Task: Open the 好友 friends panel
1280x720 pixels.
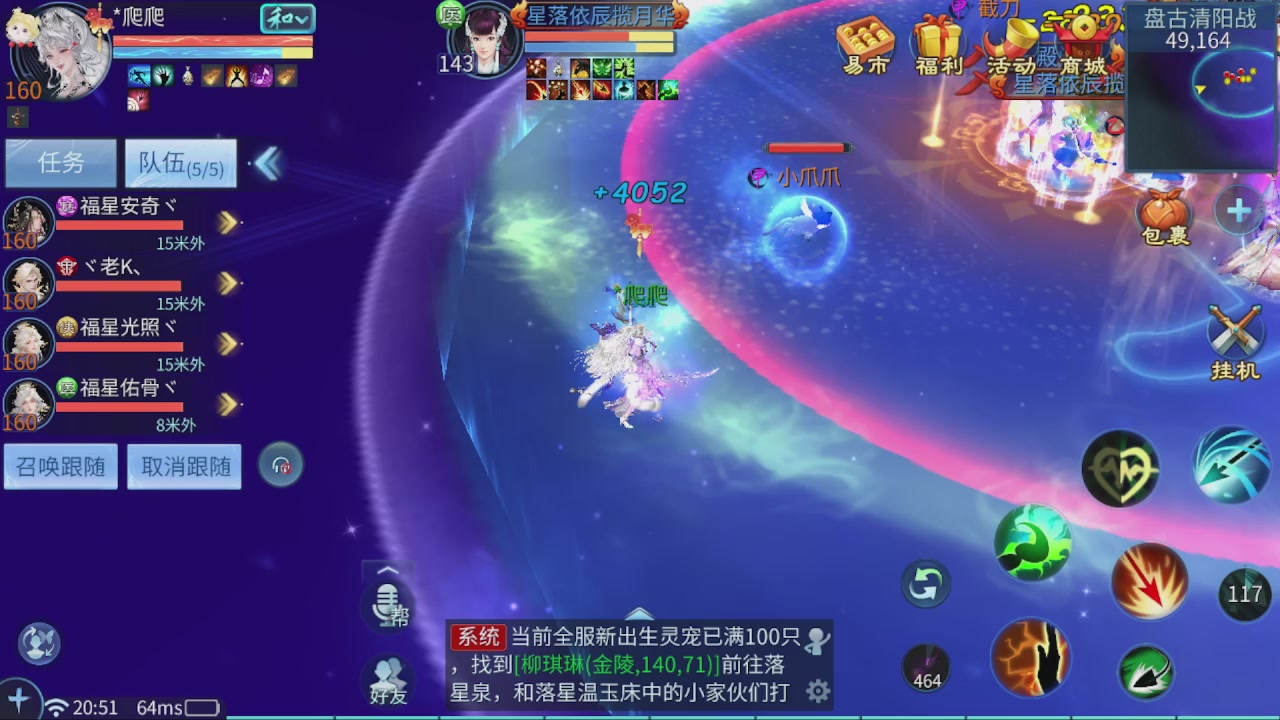Action: [389, 678]
